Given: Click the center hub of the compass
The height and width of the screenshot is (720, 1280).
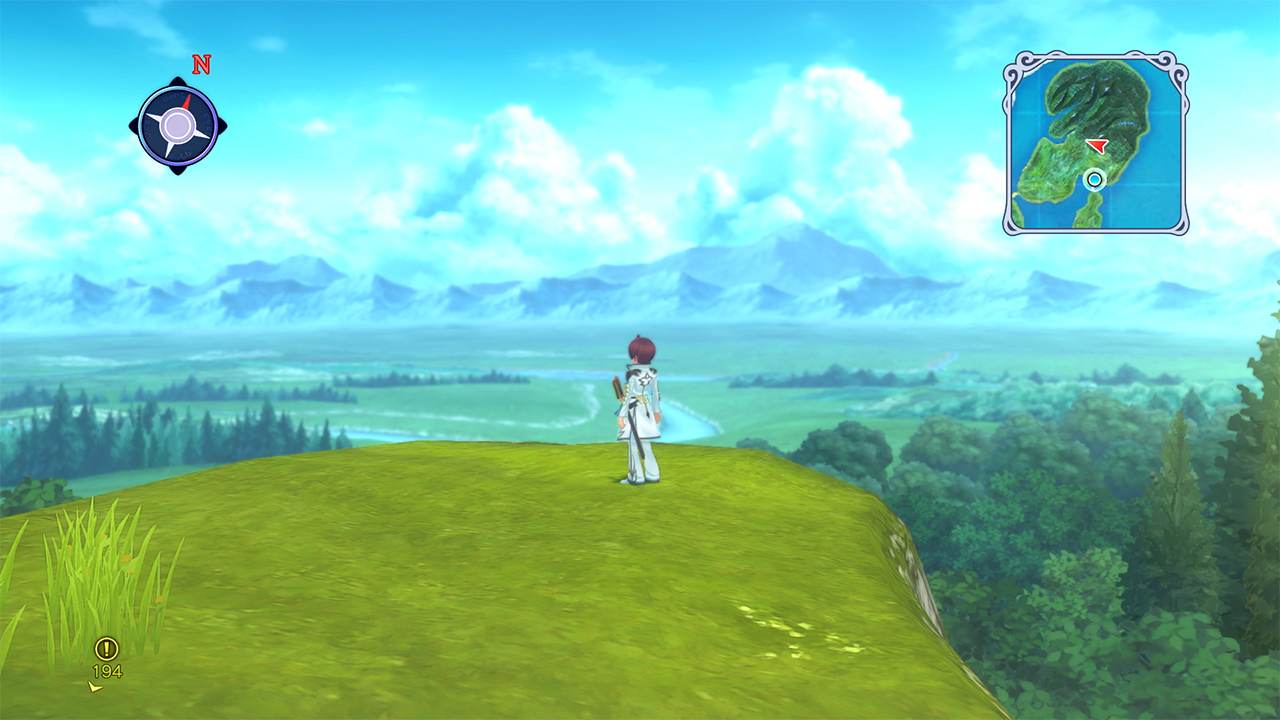Looking at the screenshot, I should pos(176,125).
